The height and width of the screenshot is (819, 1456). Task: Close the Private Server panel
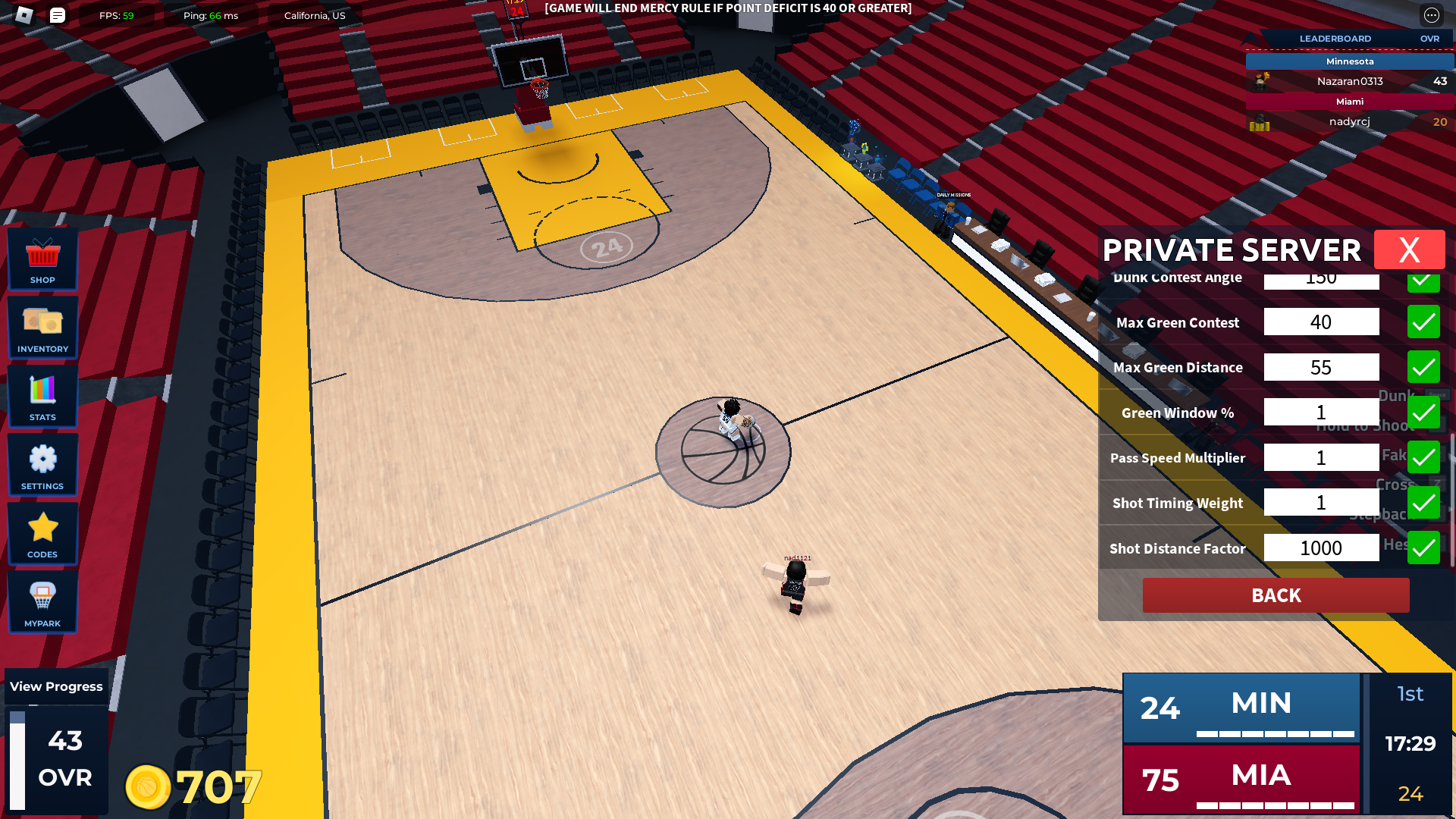click(x=1409, y=249)
